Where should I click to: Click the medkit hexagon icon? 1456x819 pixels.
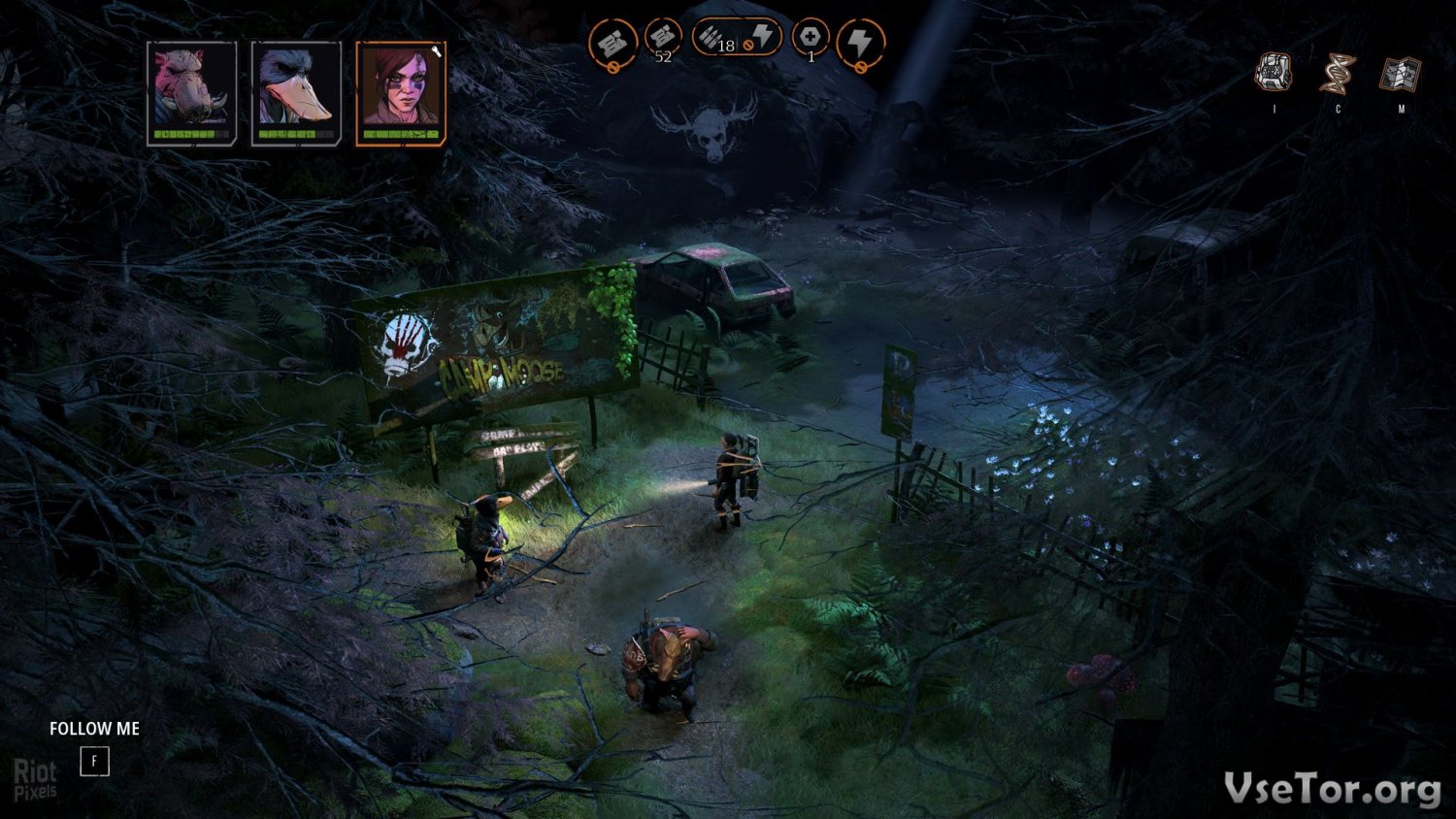(x=811, y=39)
